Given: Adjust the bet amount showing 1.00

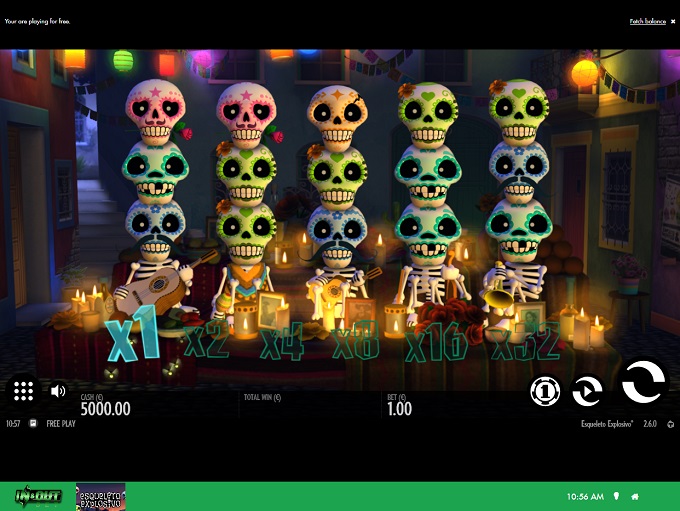Looking at the screenshot, I should point(399,408).
